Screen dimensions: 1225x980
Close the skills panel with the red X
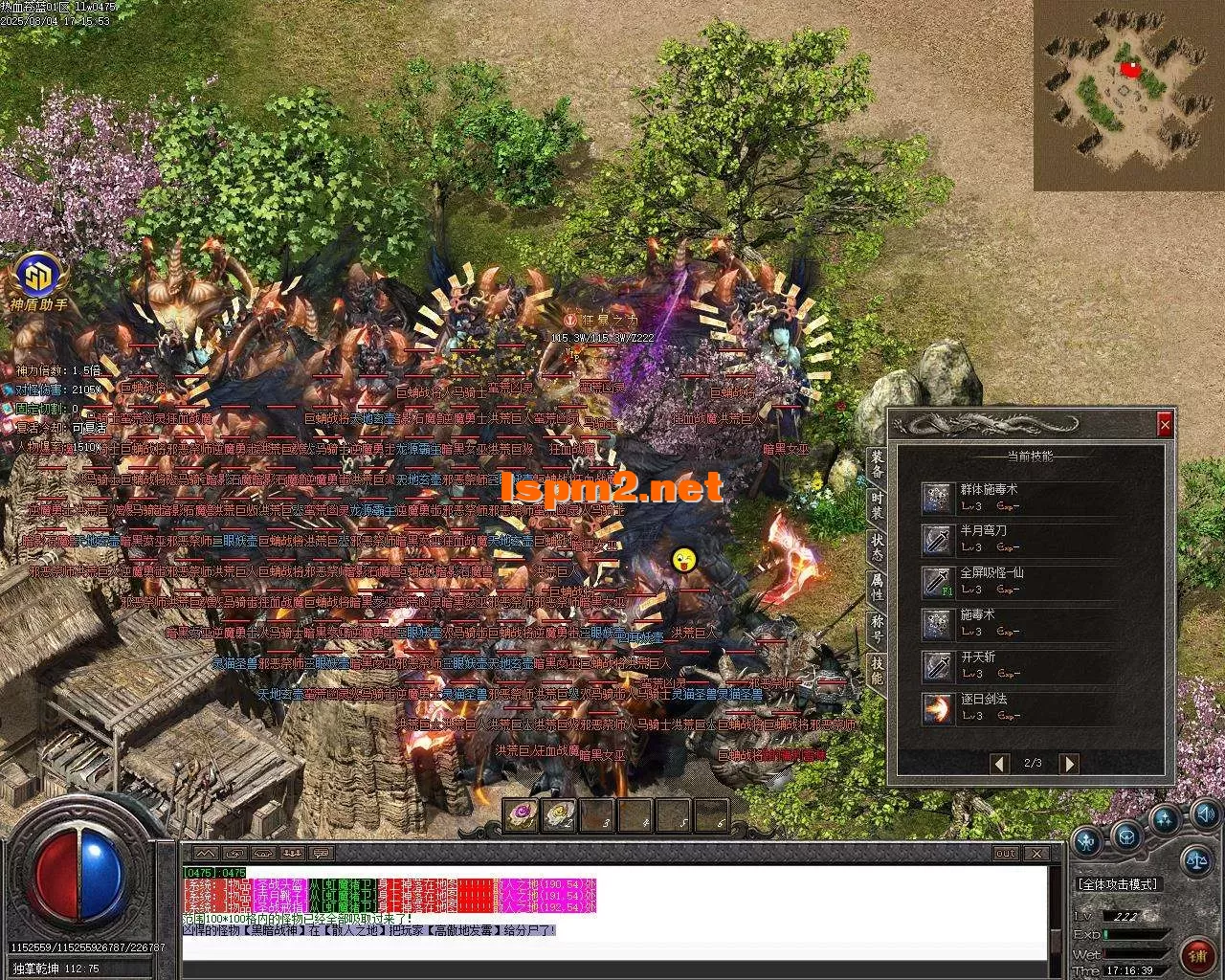1165,424
